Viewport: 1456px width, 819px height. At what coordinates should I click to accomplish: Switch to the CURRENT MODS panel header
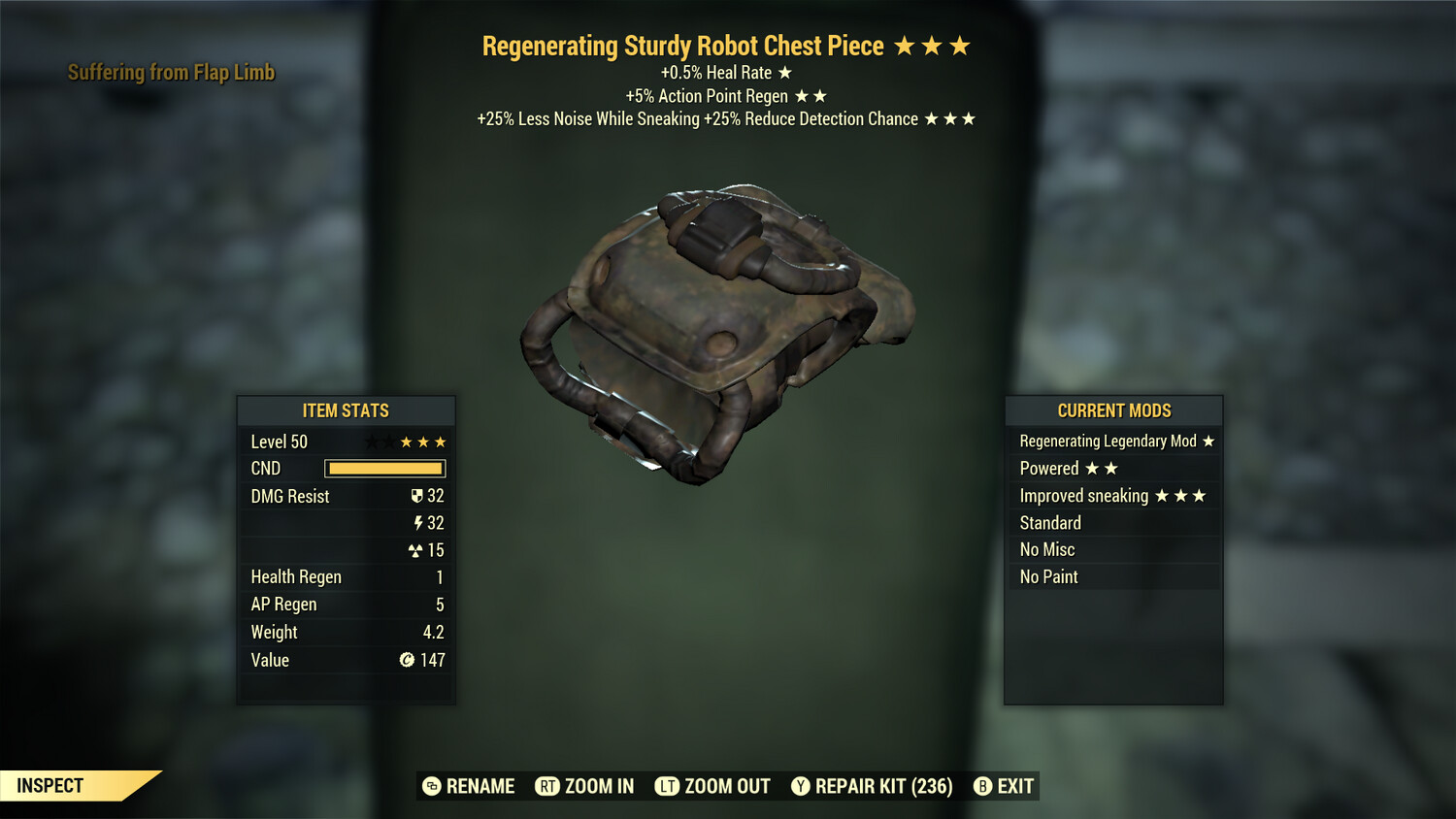click(1113, 410)
